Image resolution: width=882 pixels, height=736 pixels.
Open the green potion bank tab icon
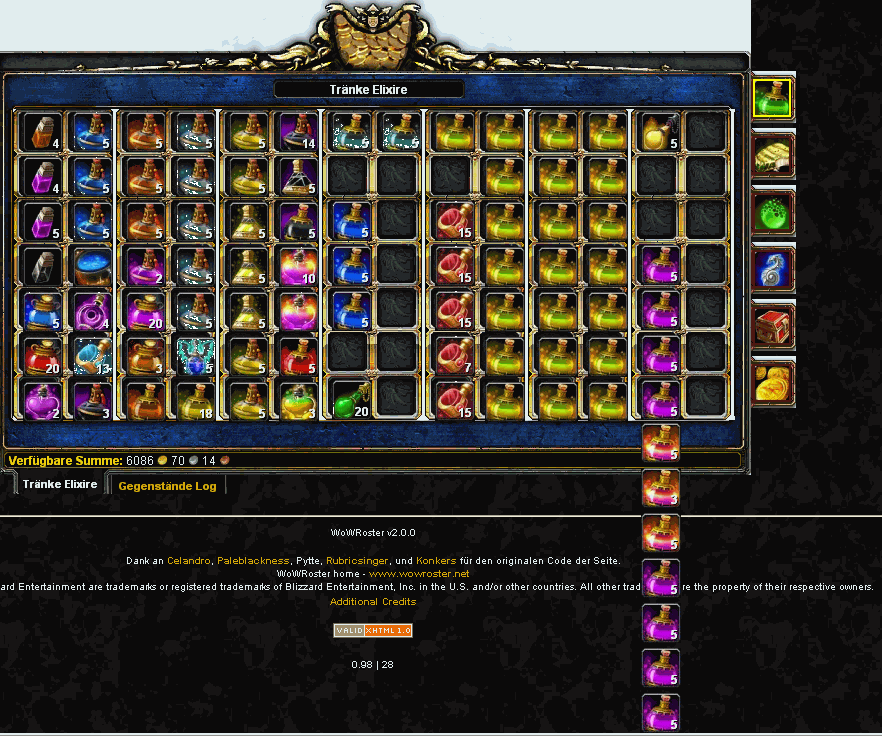(772, 98)
